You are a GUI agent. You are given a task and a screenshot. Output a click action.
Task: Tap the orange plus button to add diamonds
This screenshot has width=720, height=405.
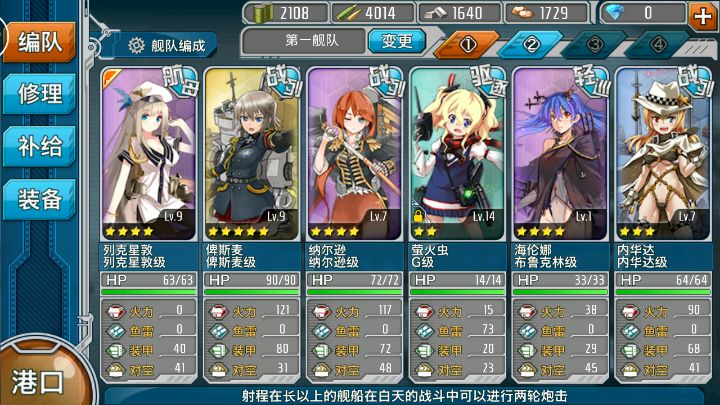702,14
